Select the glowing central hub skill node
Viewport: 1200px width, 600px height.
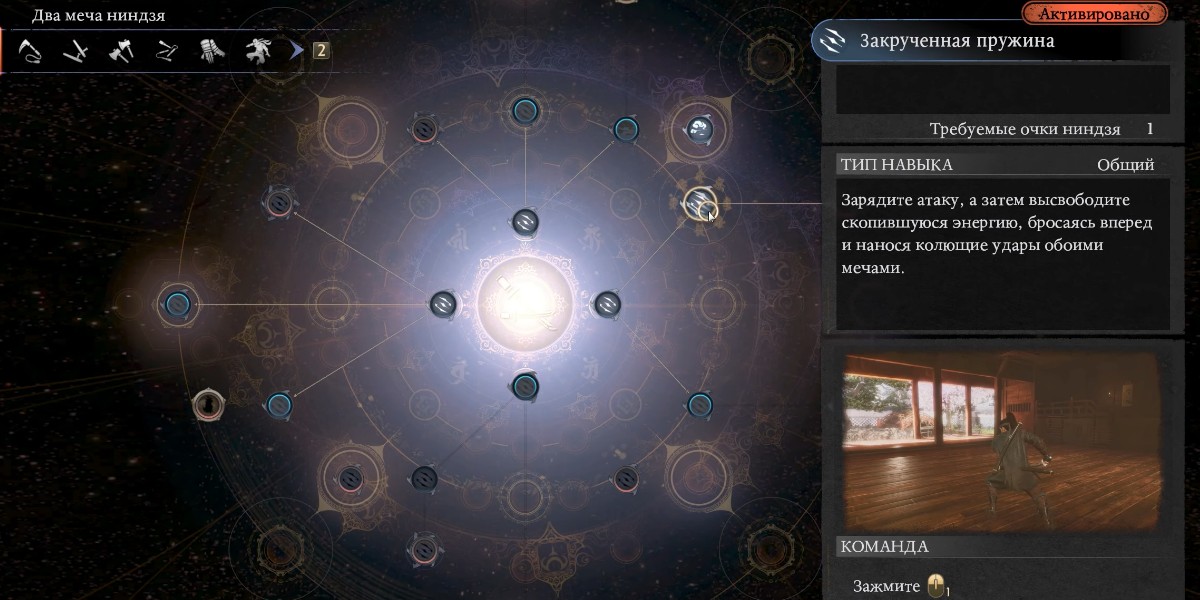(525, 303)
